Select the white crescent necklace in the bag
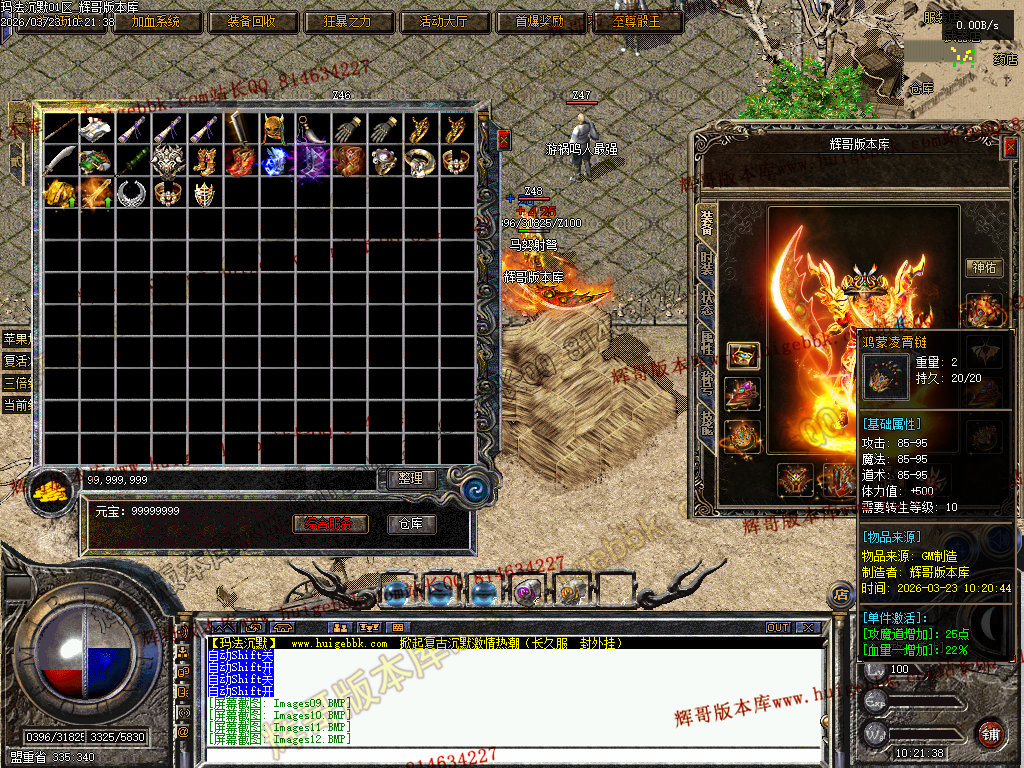 (x=130, y=192)
